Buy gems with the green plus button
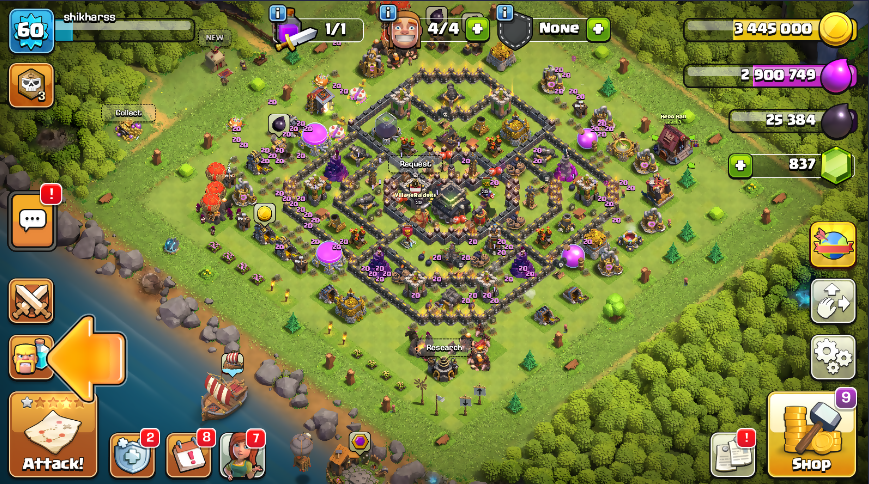This screenshot has height=484, width=869. coord(740,165)
